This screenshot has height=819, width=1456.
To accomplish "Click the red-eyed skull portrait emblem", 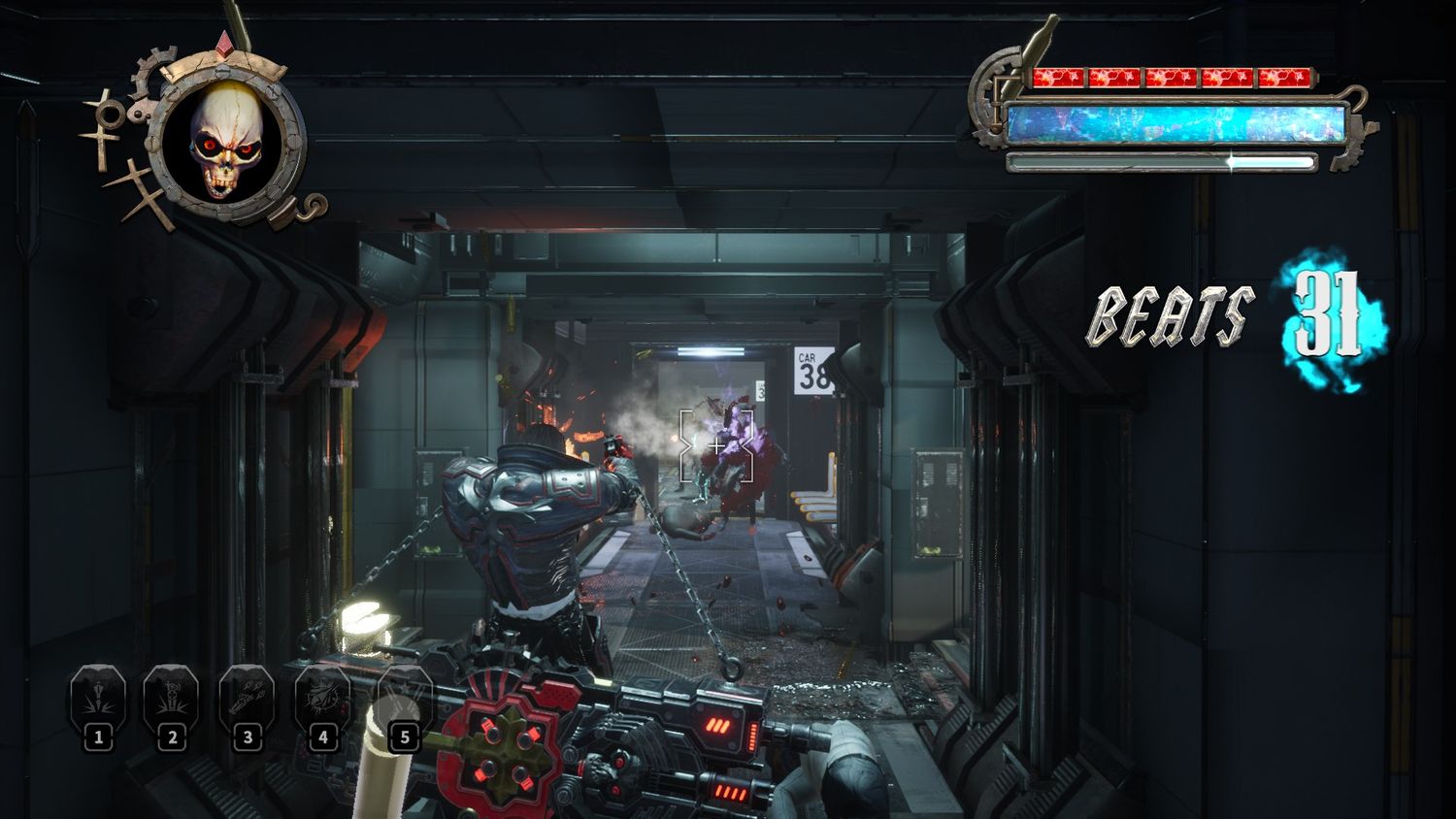I will tap(224, 140).
